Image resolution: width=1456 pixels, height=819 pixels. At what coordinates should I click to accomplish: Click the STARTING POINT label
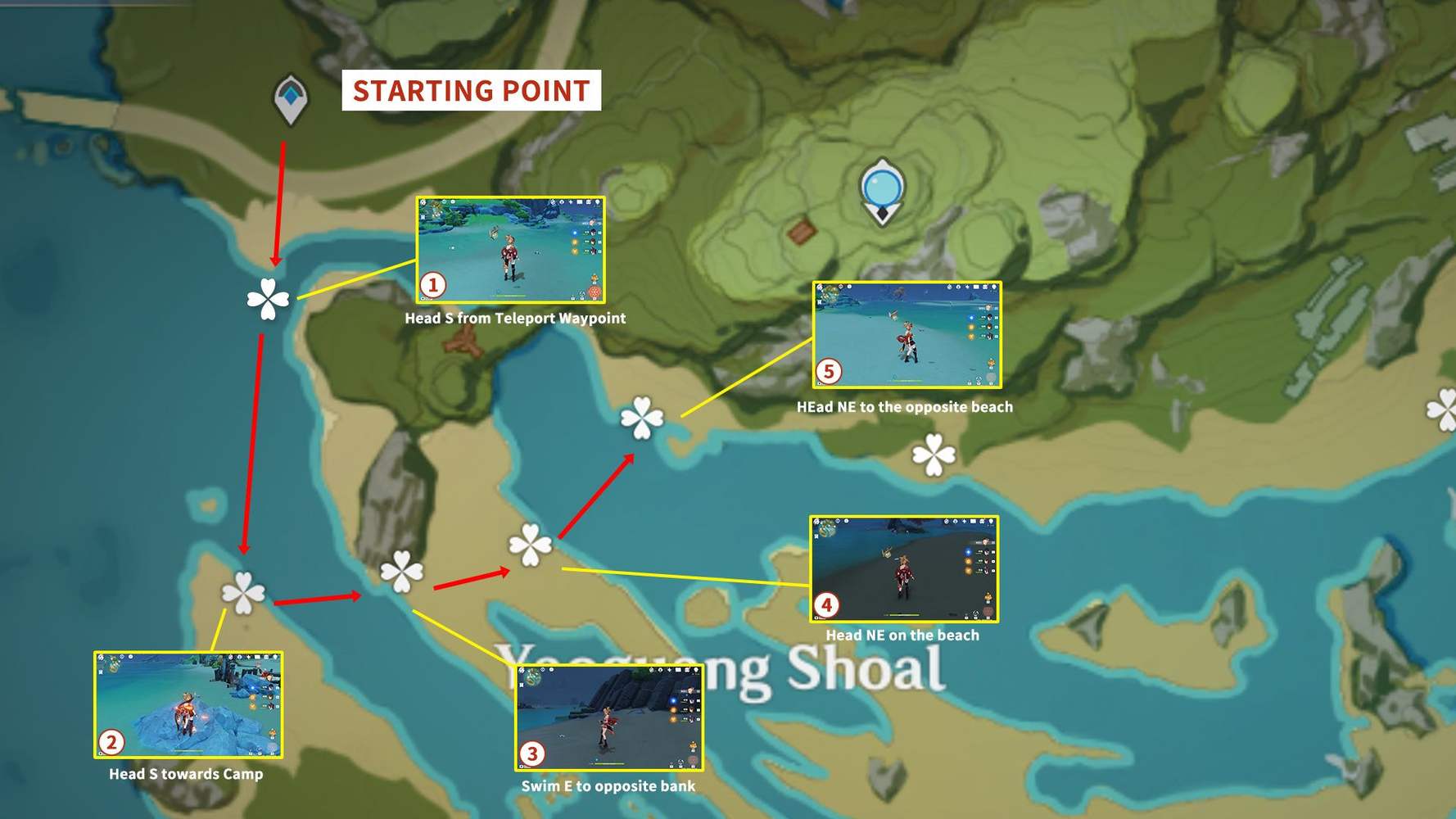pos(471,92)
